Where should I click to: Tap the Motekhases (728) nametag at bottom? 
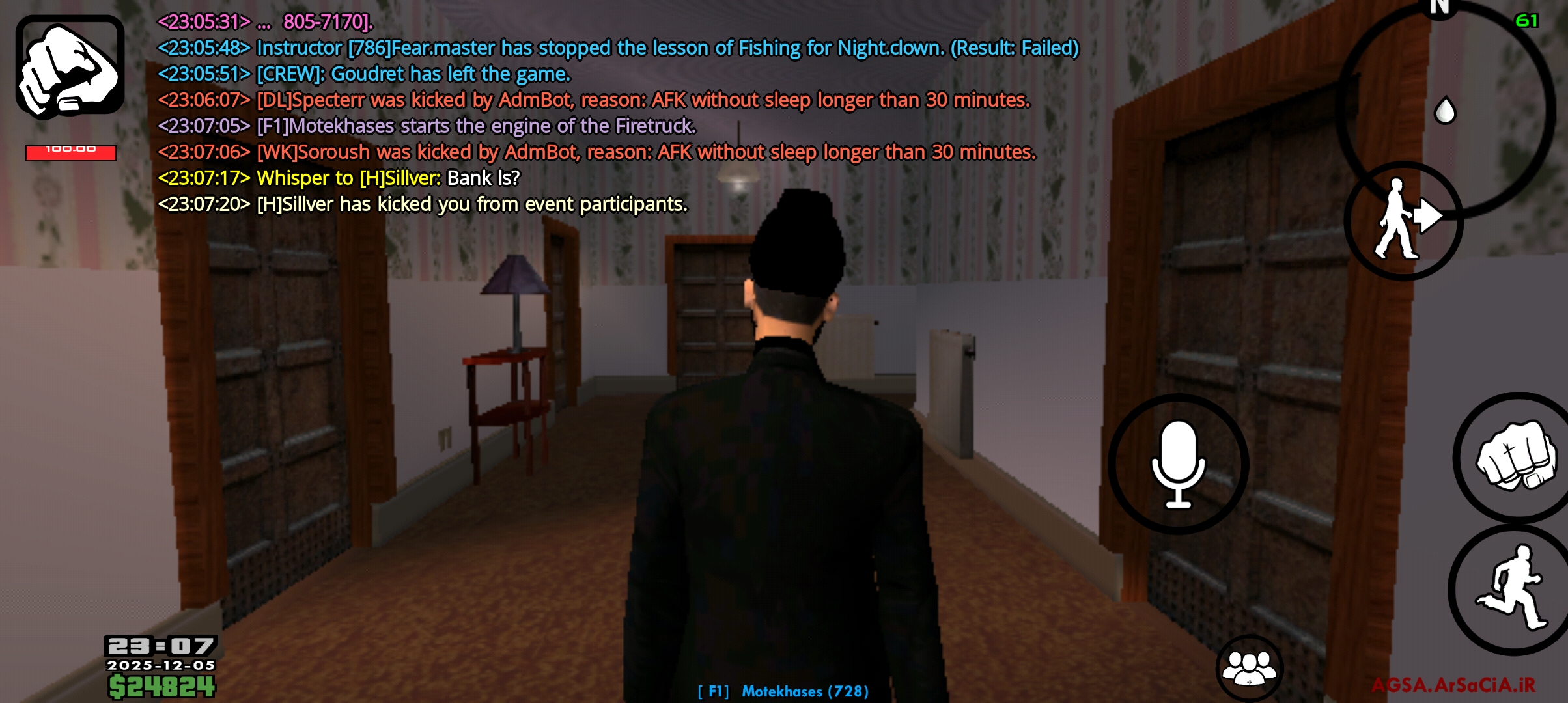[783, 691]
